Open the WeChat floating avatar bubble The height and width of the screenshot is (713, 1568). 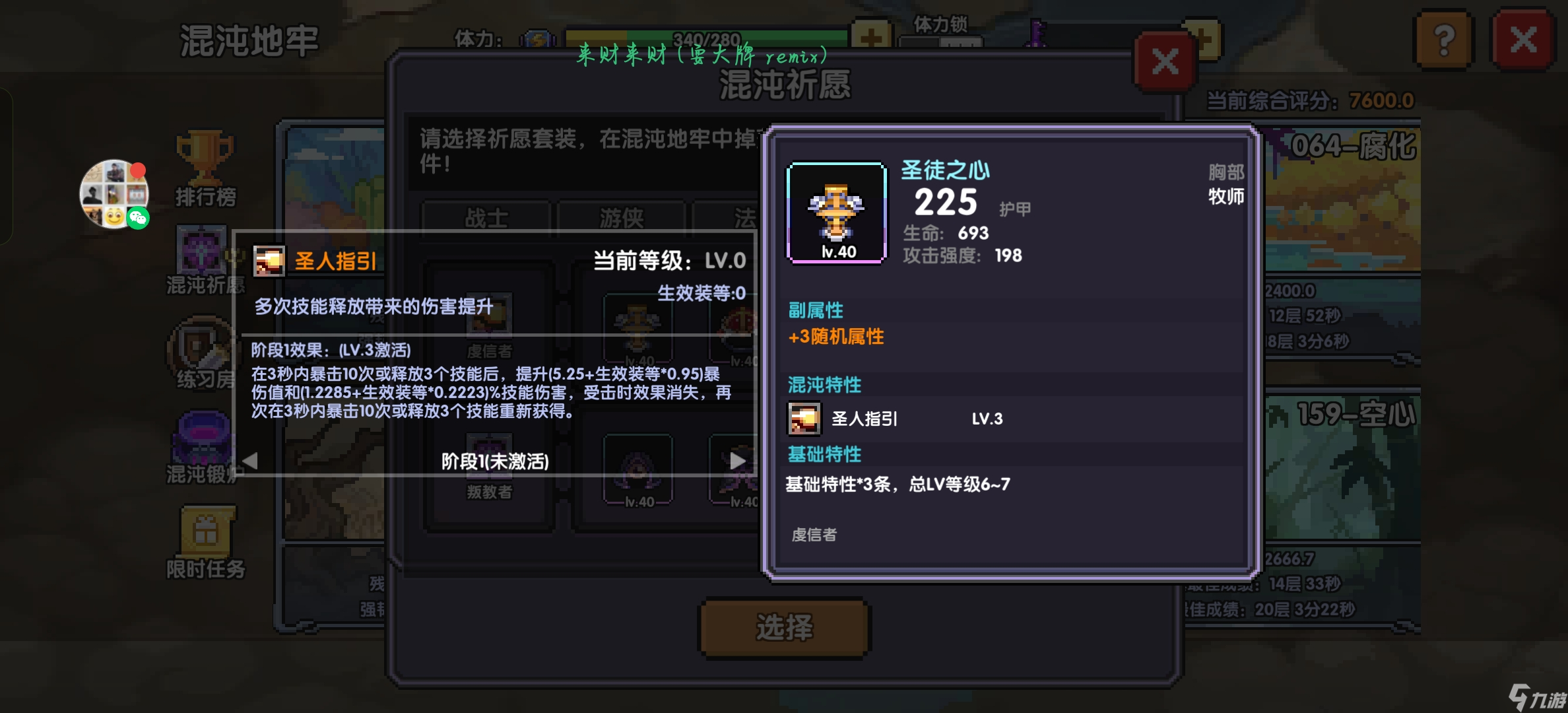point(114,195)
